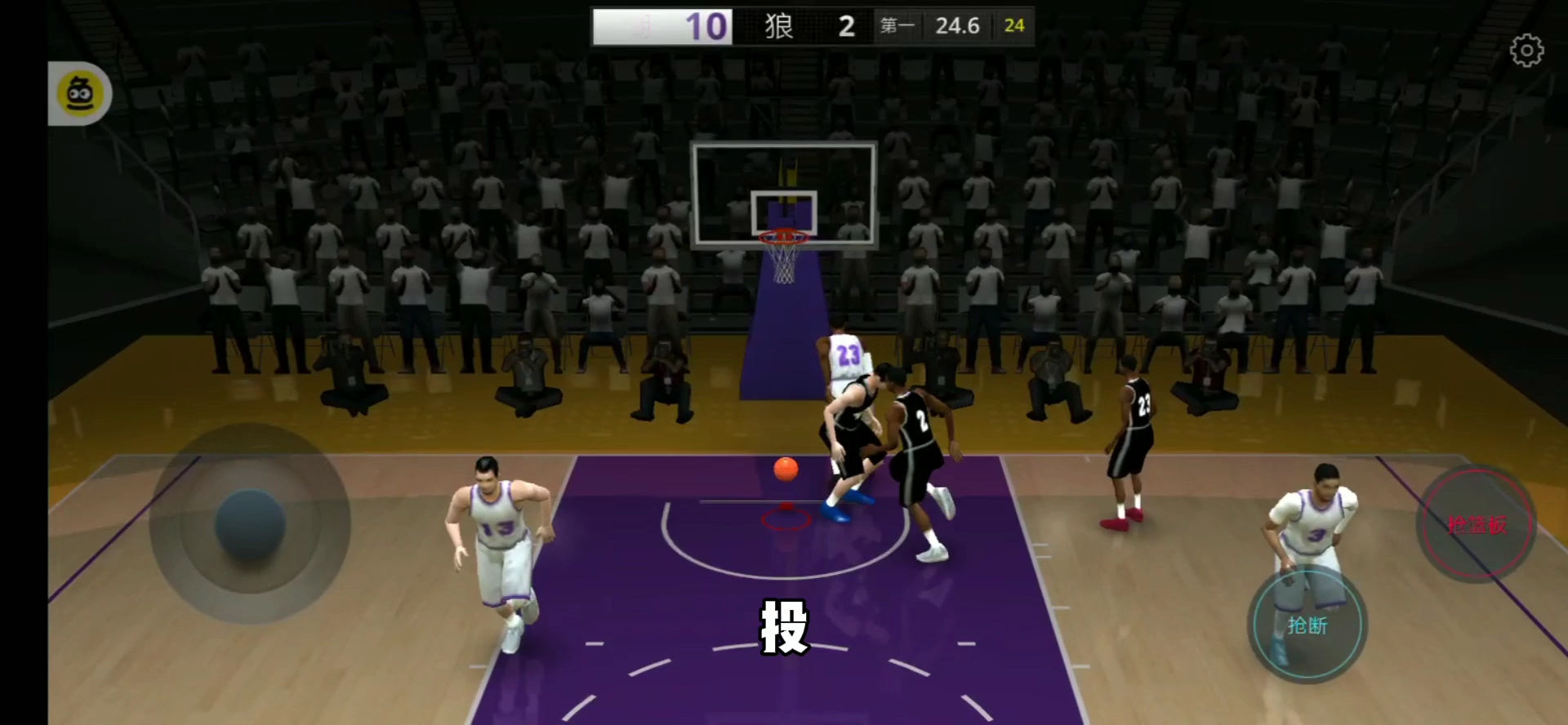
Task: Tap the basketball hoop net
Action: [782, 261]
